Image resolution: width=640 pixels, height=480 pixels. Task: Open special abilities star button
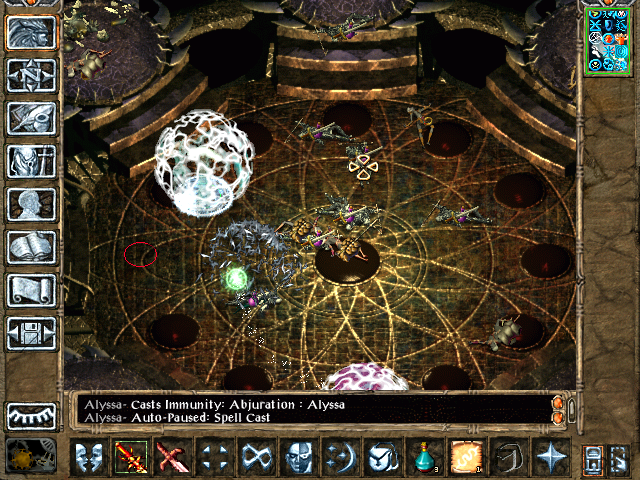tap(551, 458)
